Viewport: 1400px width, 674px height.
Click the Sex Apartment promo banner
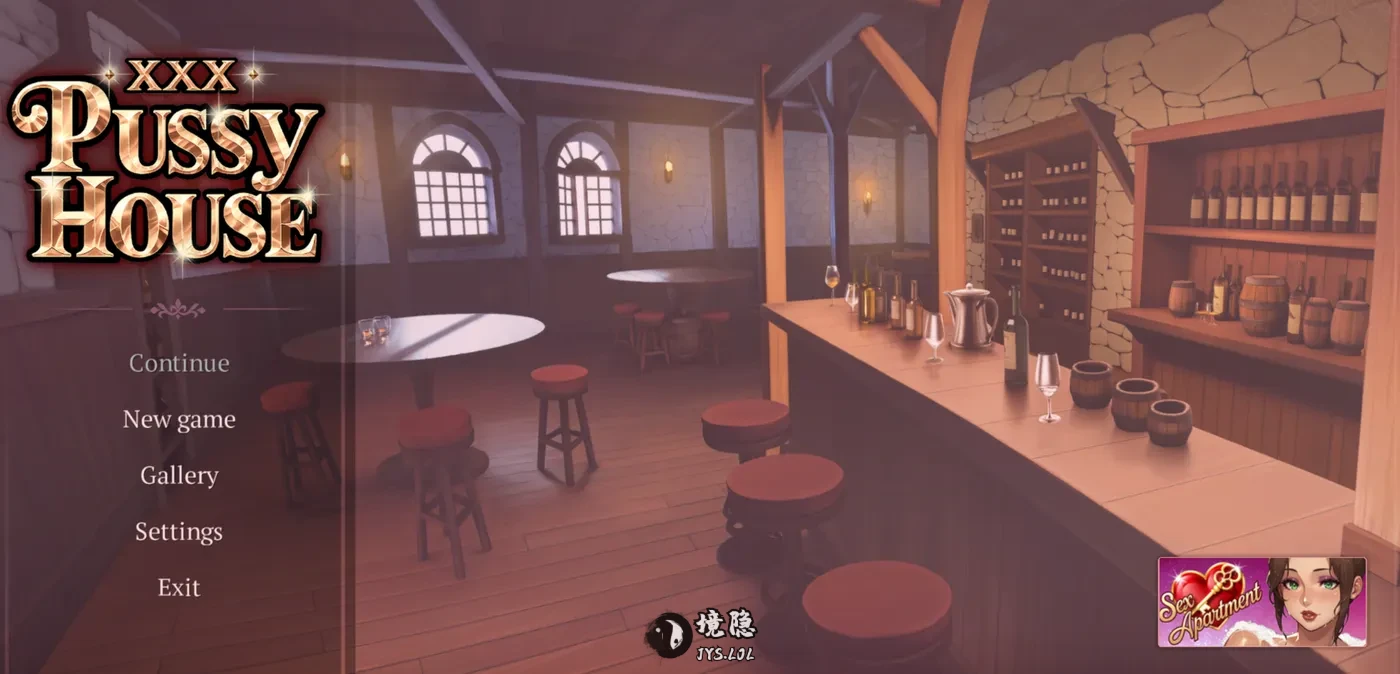(1261, 602)
